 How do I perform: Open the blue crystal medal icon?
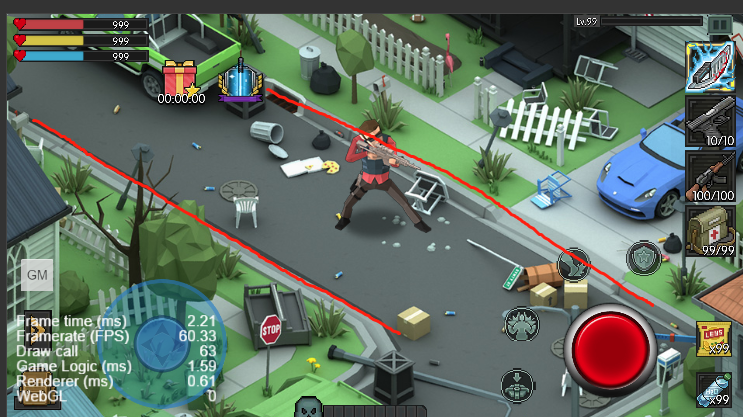click(239, 80)
